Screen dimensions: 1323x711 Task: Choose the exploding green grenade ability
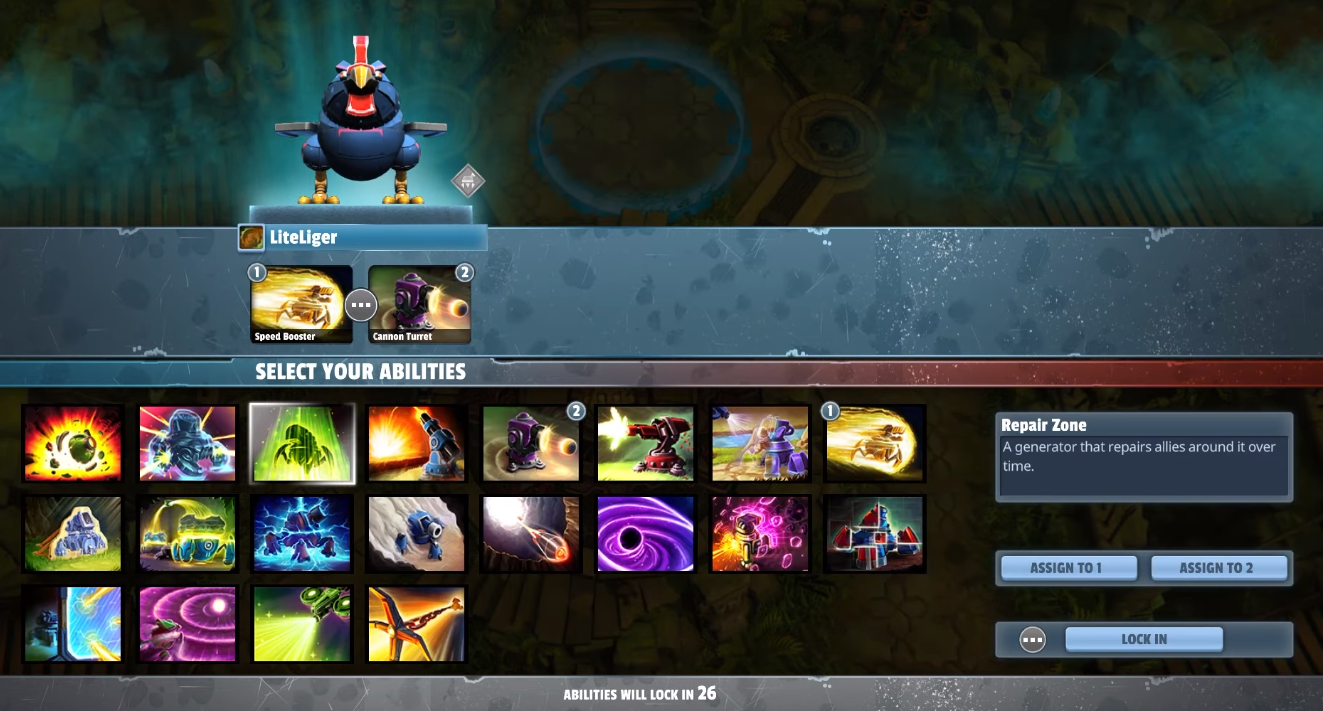tap(72, 443)
